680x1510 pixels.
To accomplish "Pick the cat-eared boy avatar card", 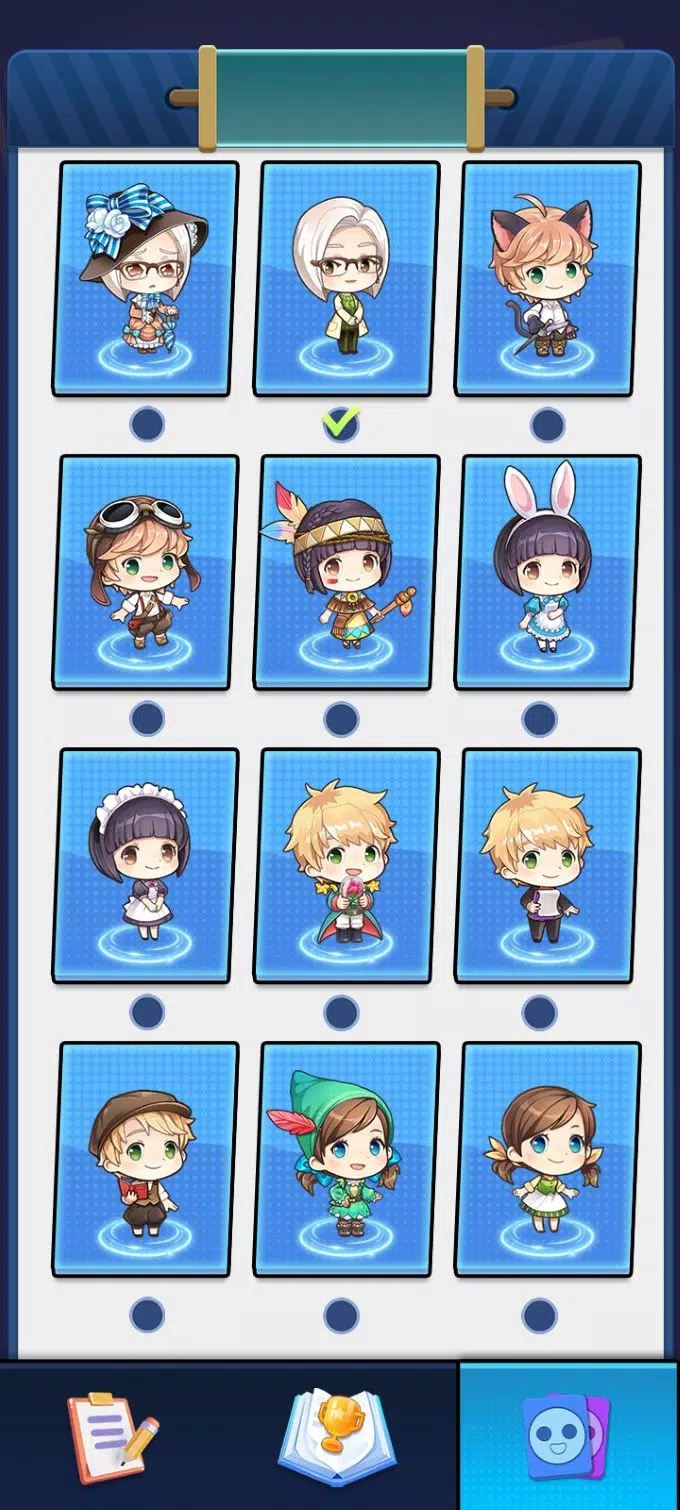I will point(548,278).
